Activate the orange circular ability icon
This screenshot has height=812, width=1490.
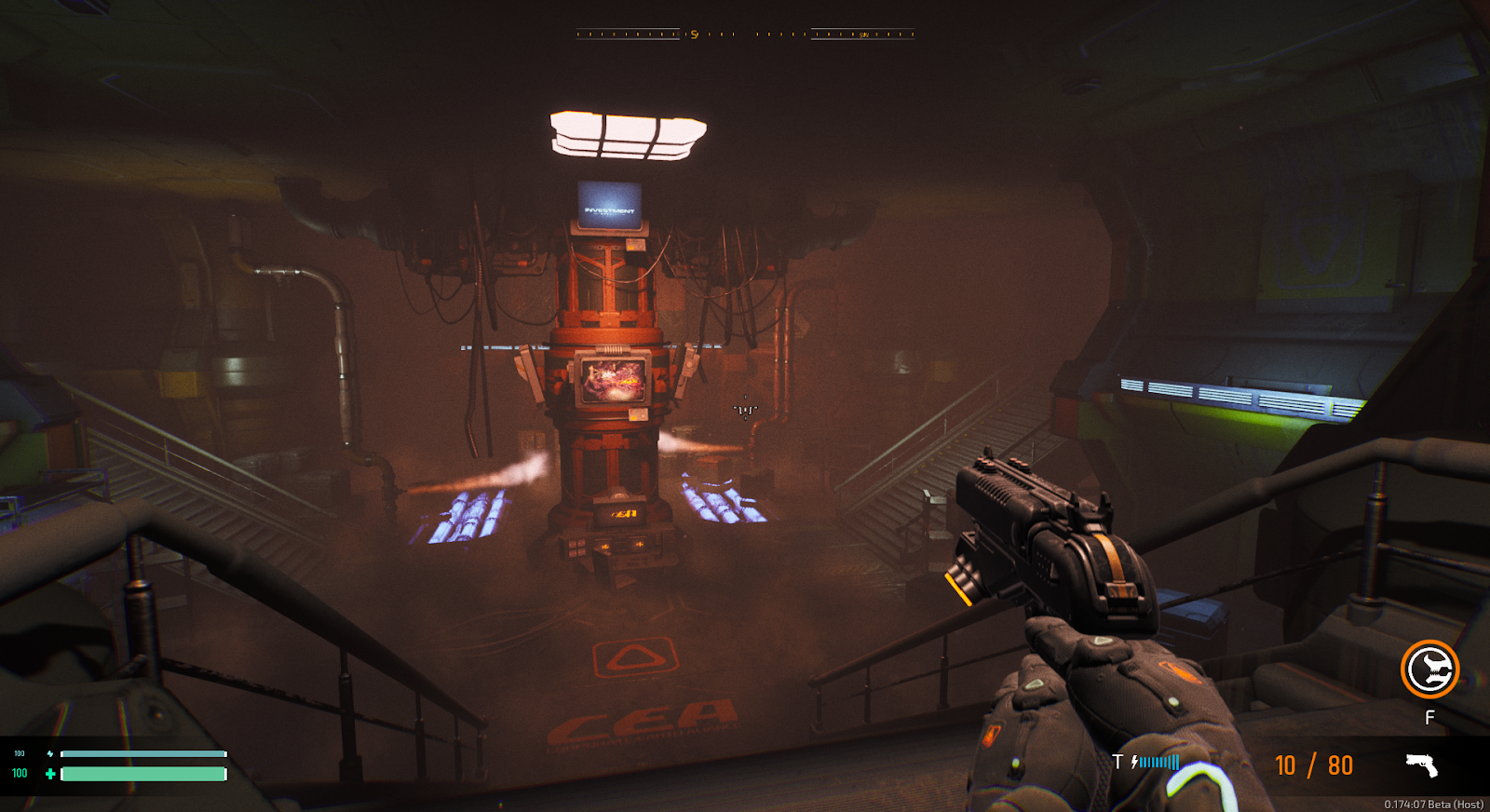tap(1429, 669)
